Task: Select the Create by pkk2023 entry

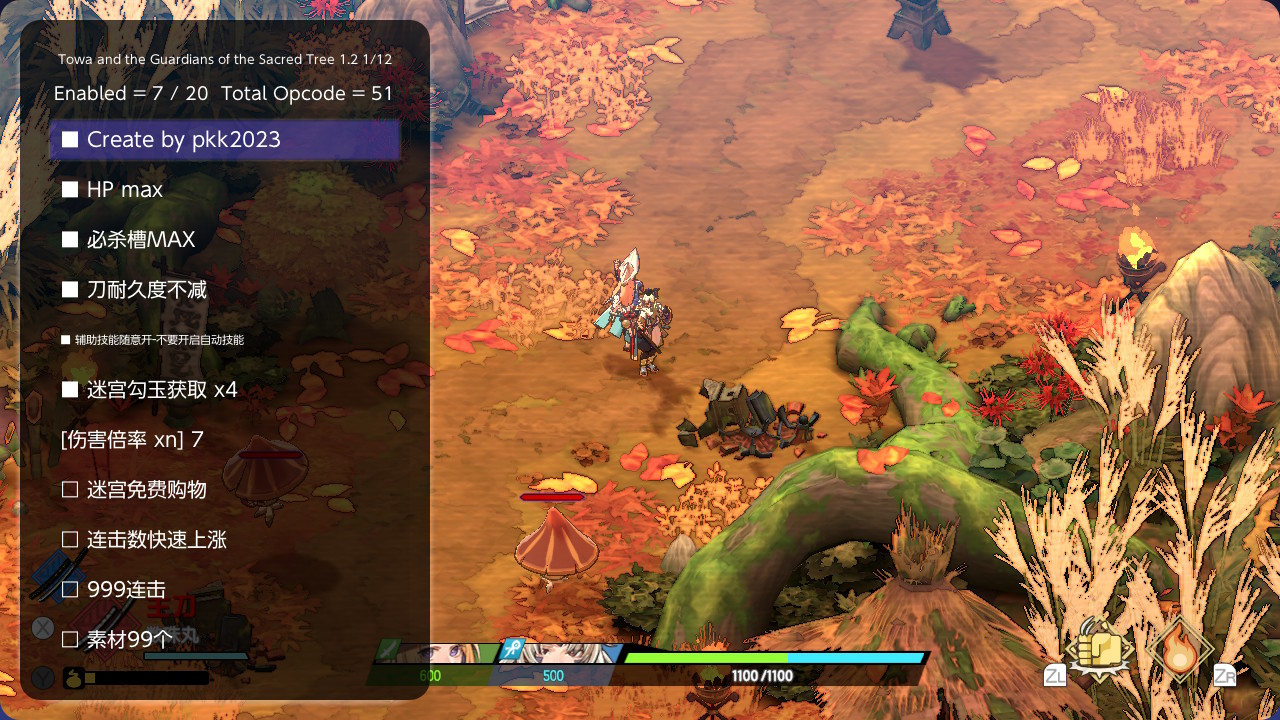Action: click(225, 140)
